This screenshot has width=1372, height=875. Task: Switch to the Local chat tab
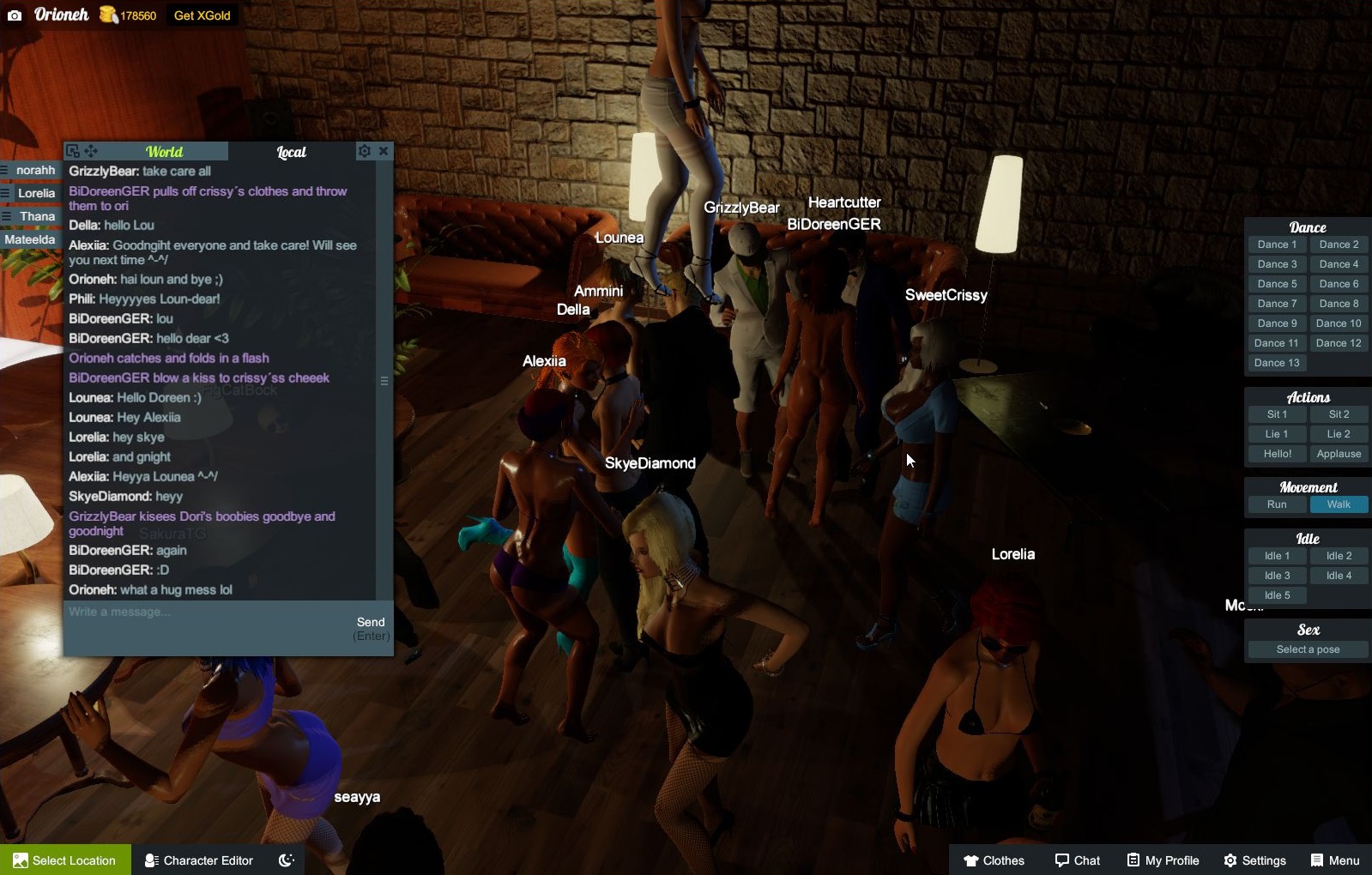(291, 151)
